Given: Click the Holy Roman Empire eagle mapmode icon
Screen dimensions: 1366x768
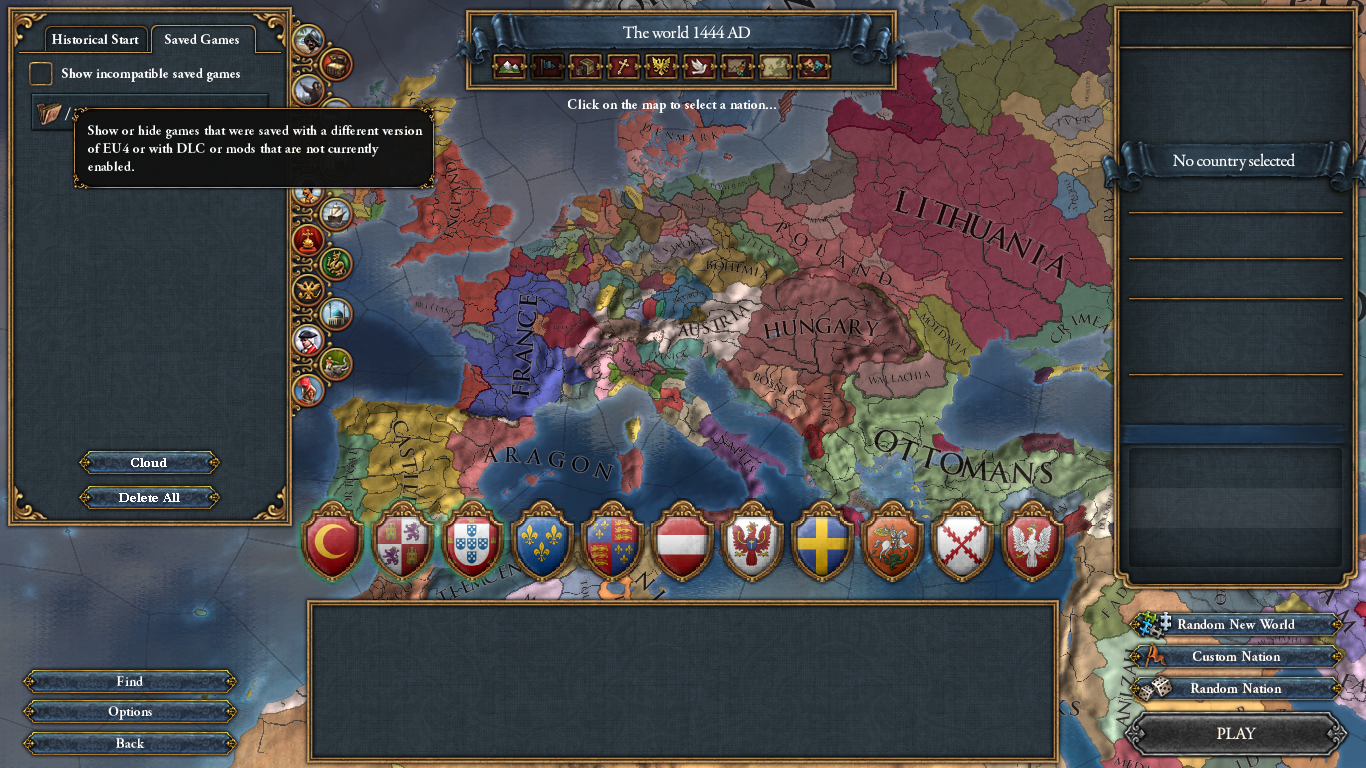Looking at the screenshot, I should tap(661, 66).
